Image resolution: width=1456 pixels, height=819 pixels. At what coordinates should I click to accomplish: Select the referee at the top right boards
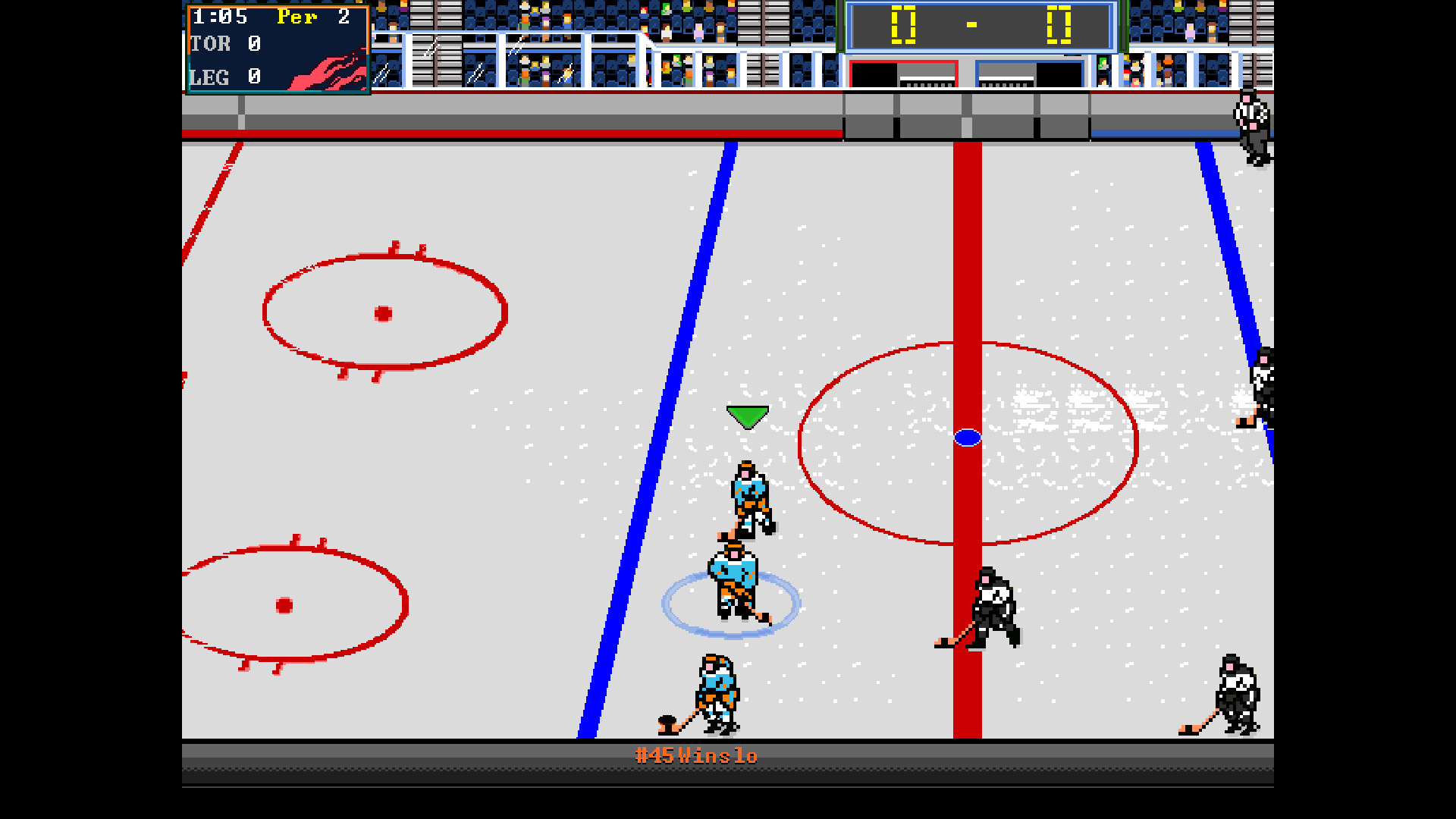point(1250,121)
